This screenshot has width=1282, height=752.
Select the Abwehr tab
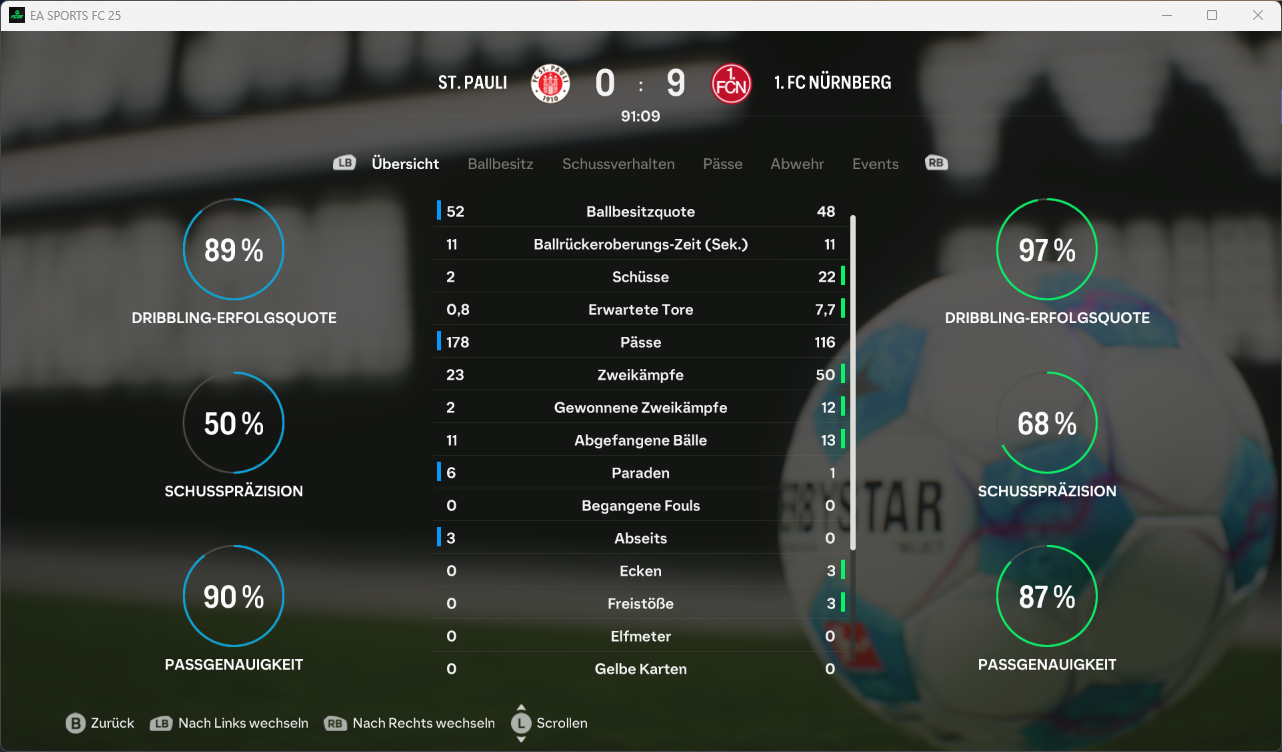[x=797, y=164]
